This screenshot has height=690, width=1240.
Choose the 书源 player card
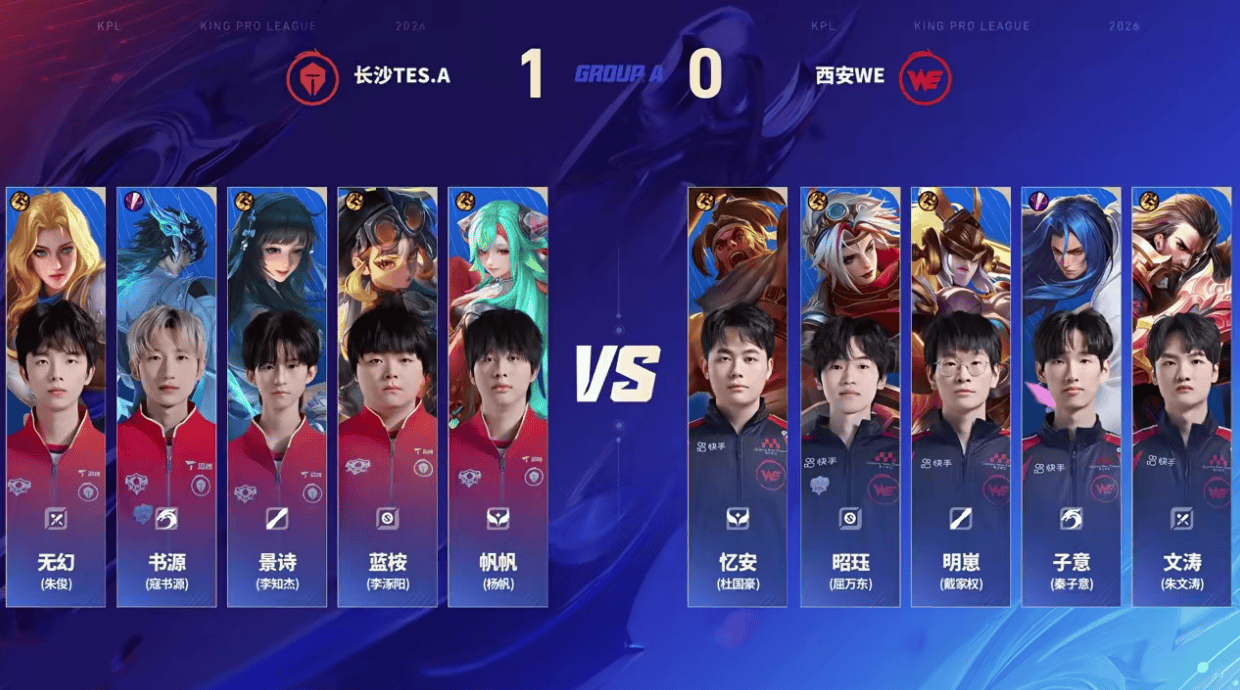coord(166,397)
